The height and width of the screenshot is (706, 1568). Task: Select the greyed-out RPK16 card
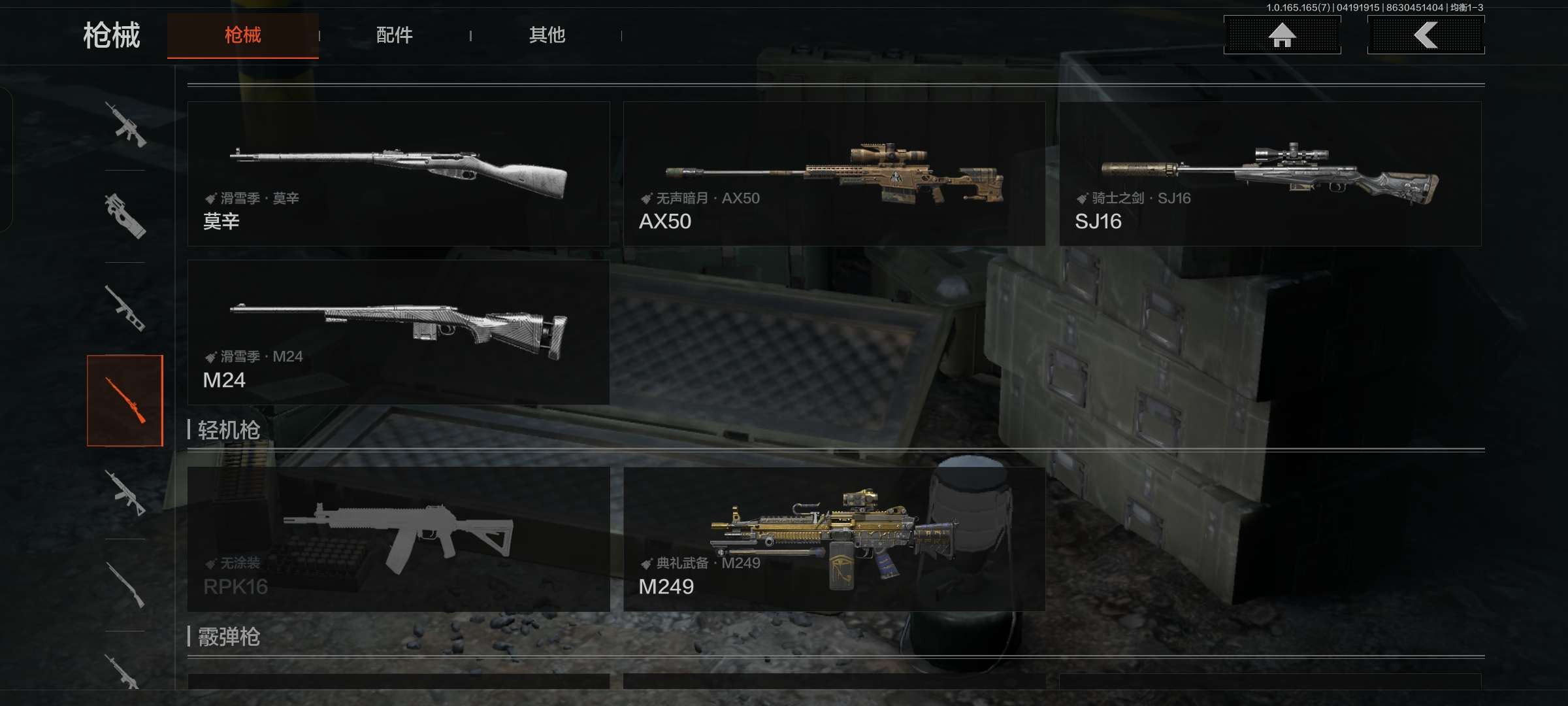[399, 539]
